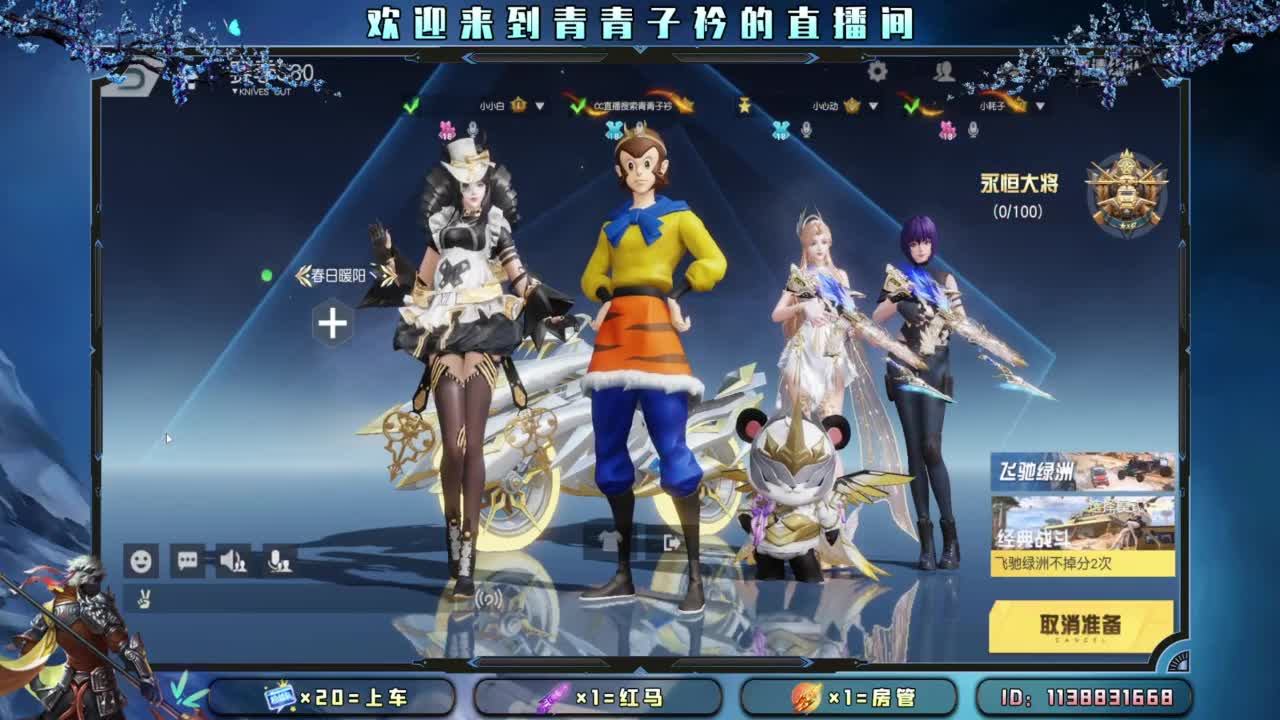Toggle 小心动's microphone mute
Viewport: 1280px width, 720px height.
coord(807,127)
